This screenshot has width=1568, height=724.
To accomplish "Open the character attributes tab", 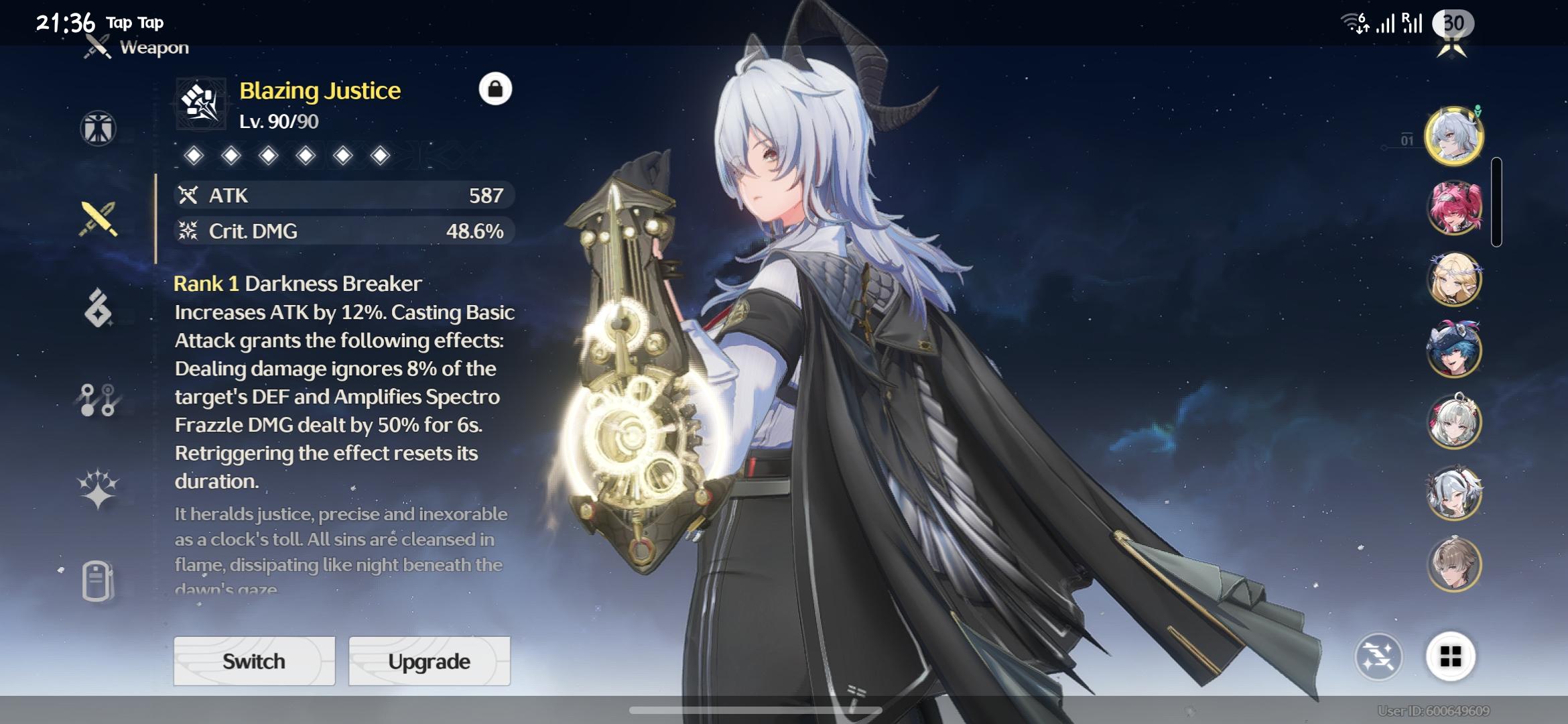I will coord(99,128).
